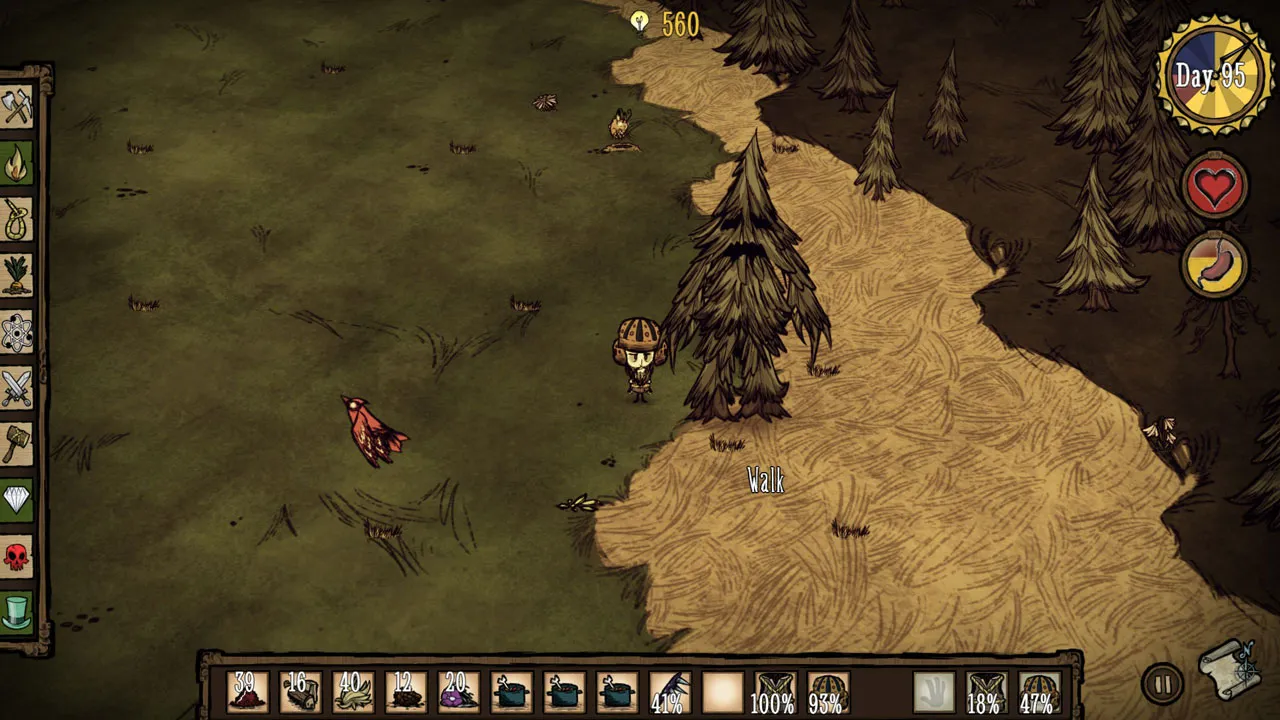This screenshot has height=720, width=1280.
Task: Pick the inventory armor at 100% durability
Action: pos(773,691)
